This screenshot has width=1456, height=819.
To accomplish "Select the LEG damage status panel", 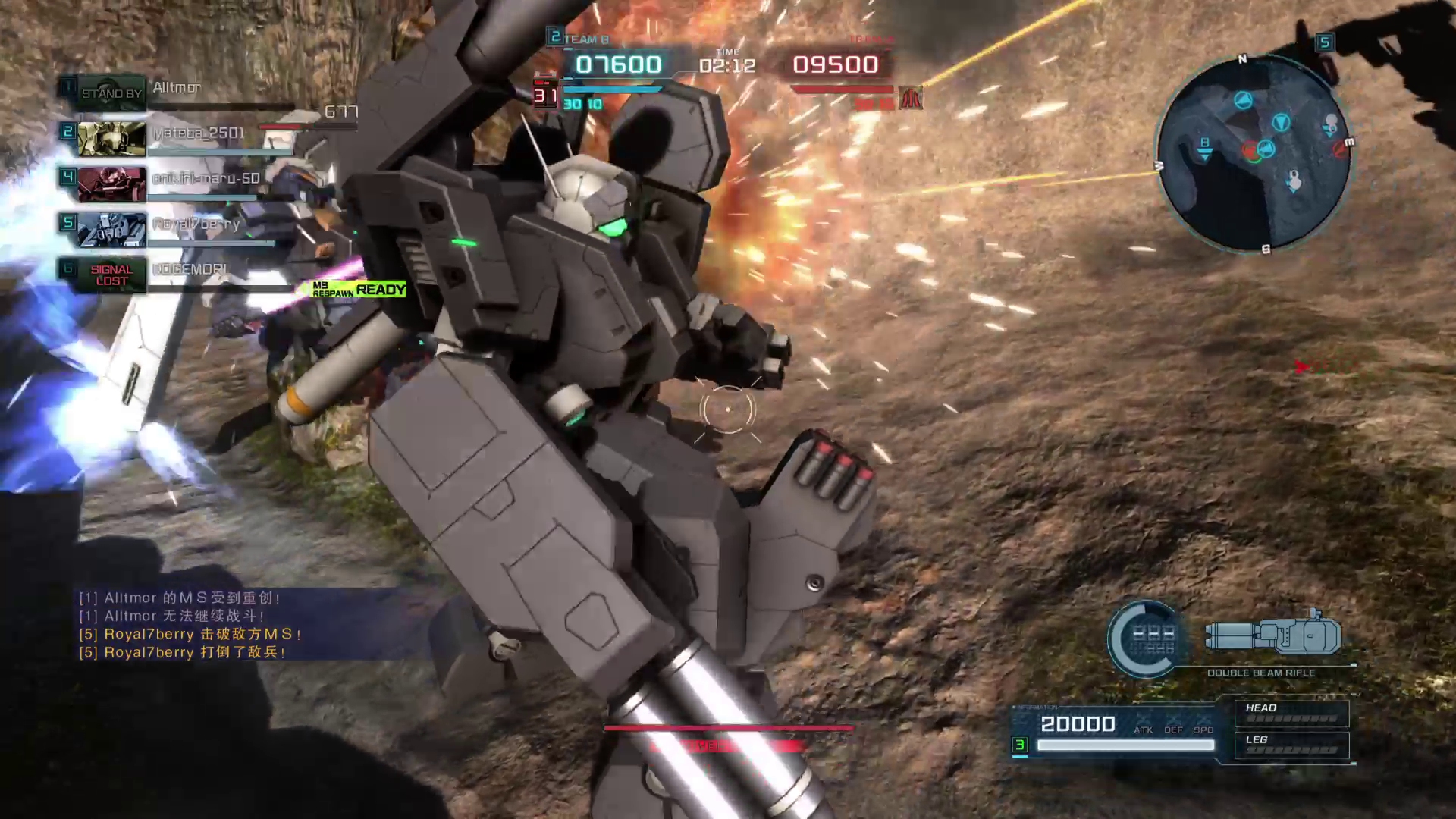I will click(x=1291, y=745).
